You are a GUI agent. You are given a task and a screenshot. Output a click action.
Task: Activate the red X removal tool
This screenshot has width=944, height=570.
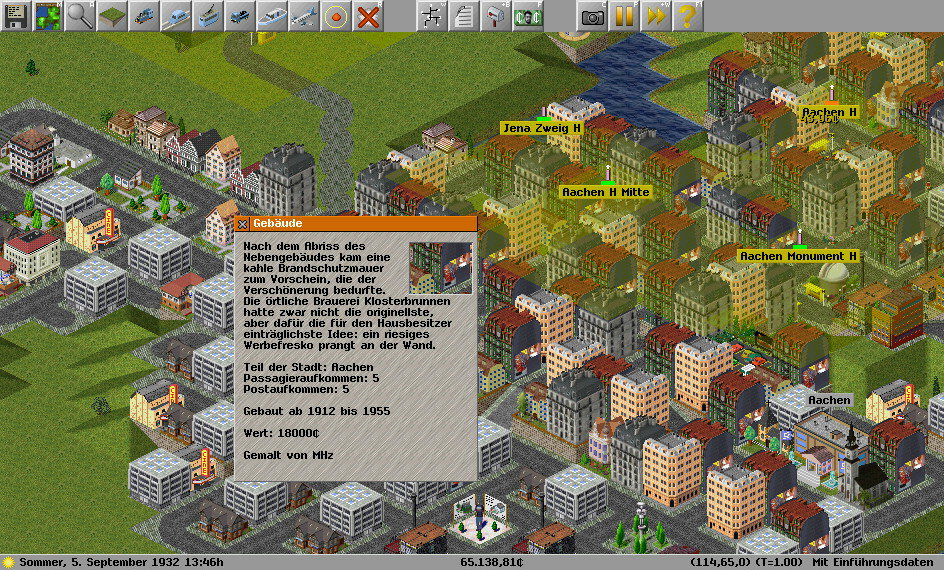click(x=368, y=15)
